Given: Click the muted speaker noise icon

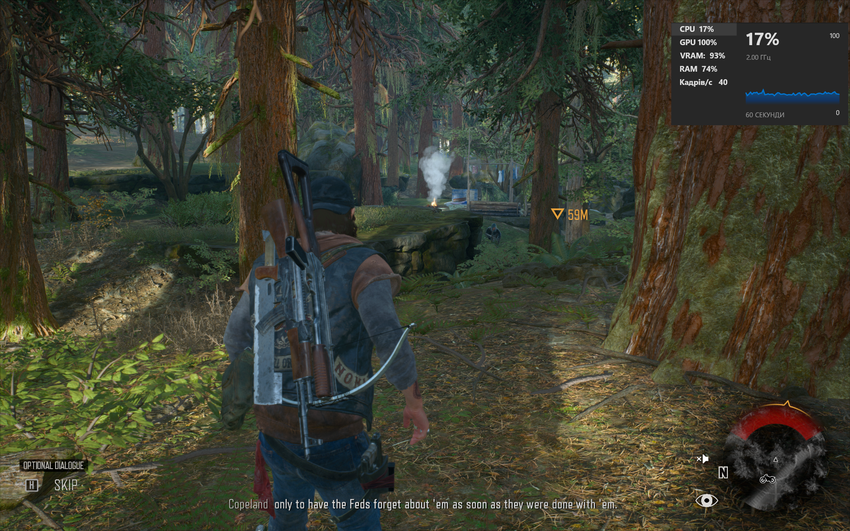Looking at the screenshot, I should click(x=702, y=458).
